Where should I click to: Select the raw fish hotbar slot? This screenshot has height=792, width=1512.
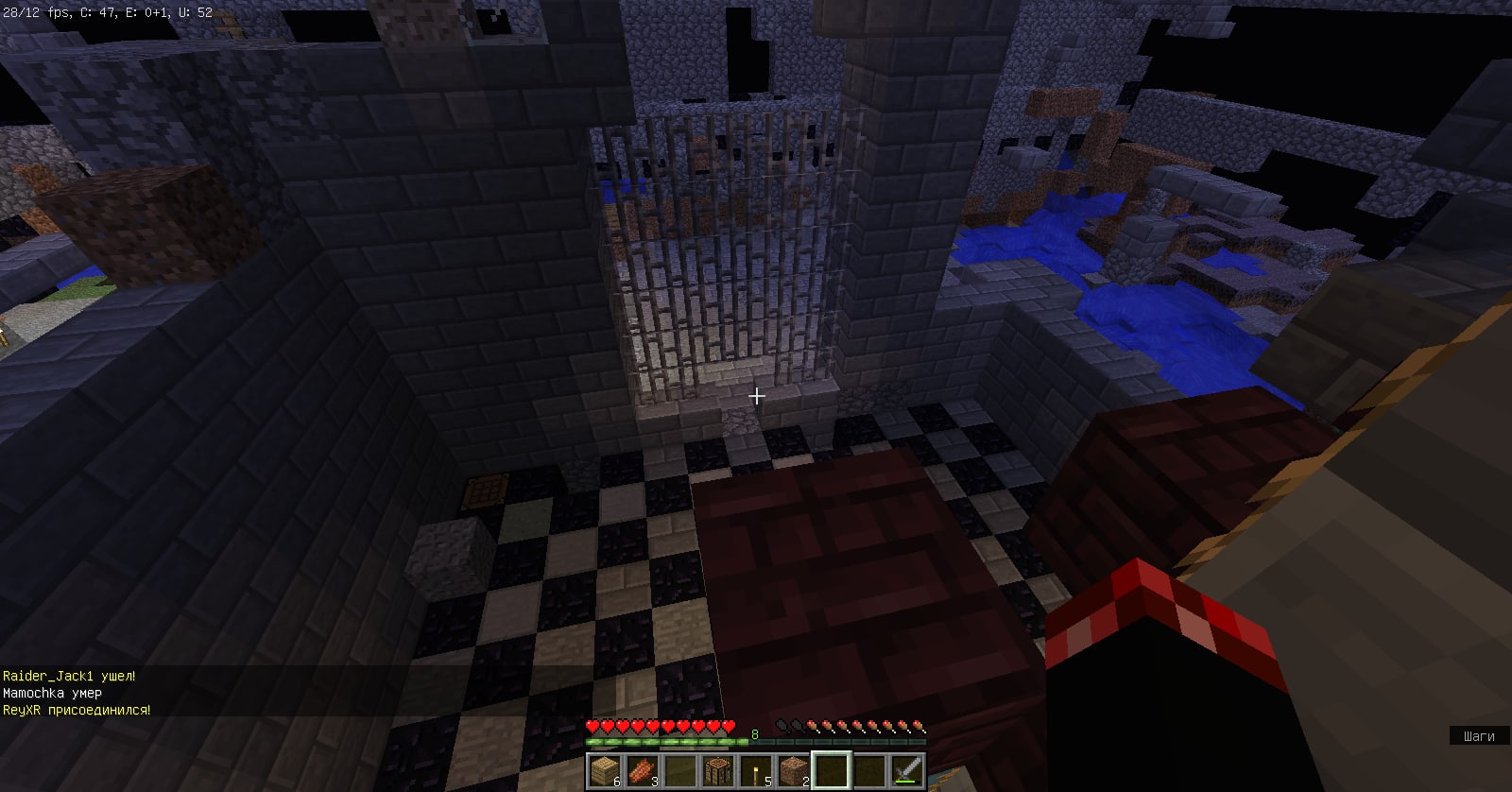pos(643,771)
